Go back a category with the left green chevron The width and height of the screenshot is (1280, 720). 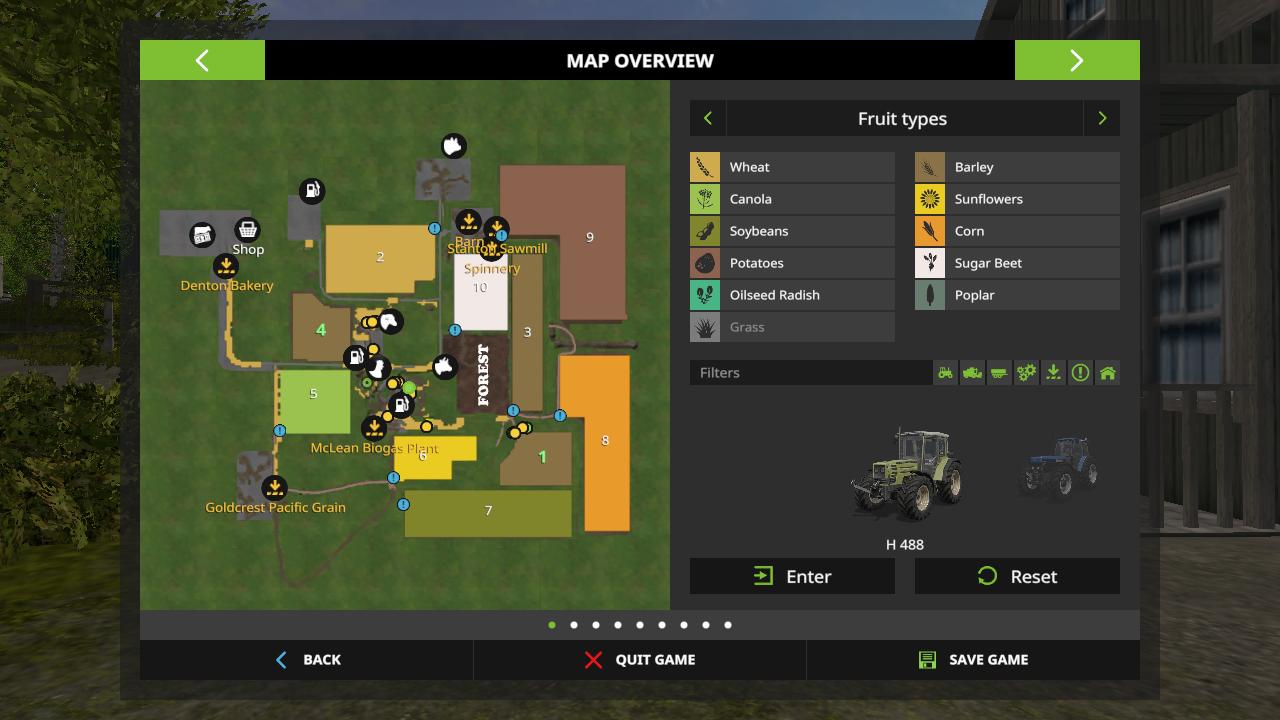click(x=708, y=118)
